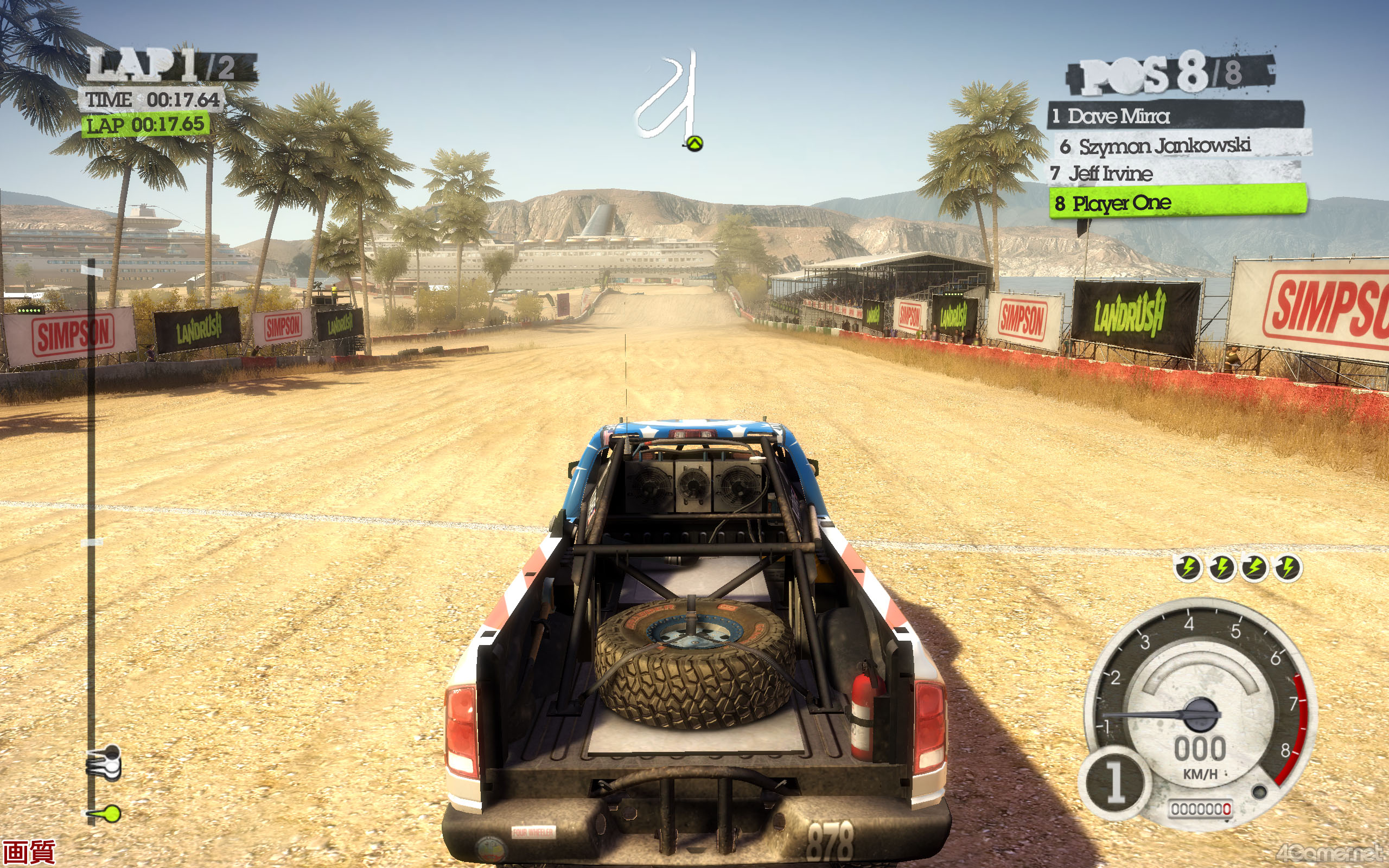Viewport: 1389px width, 868px height.
Task: Select the green player marker on the minimap
Action: (694, 144)
